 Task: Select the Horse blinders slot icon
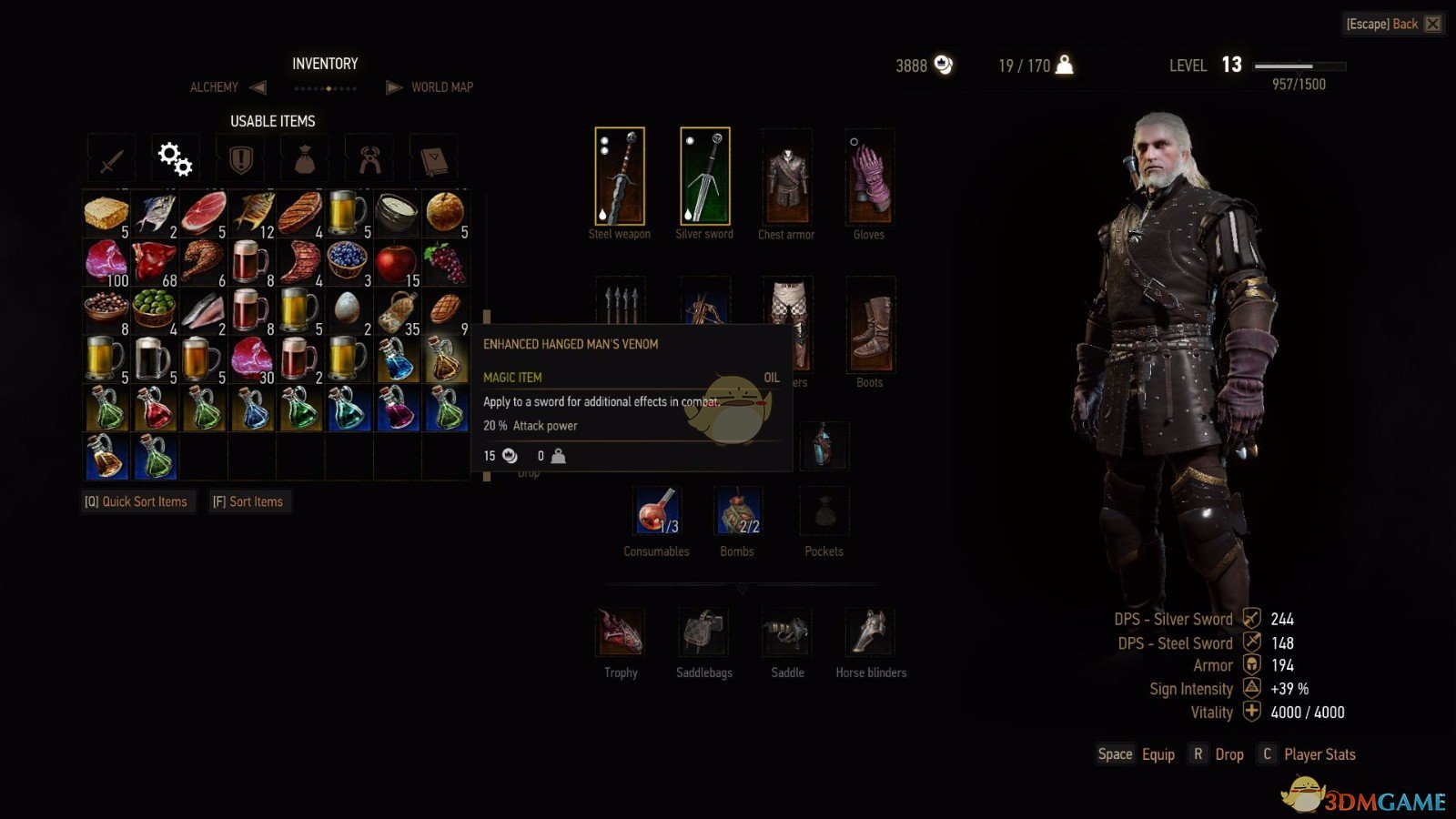pyautogui.click(x=868, y=632)
